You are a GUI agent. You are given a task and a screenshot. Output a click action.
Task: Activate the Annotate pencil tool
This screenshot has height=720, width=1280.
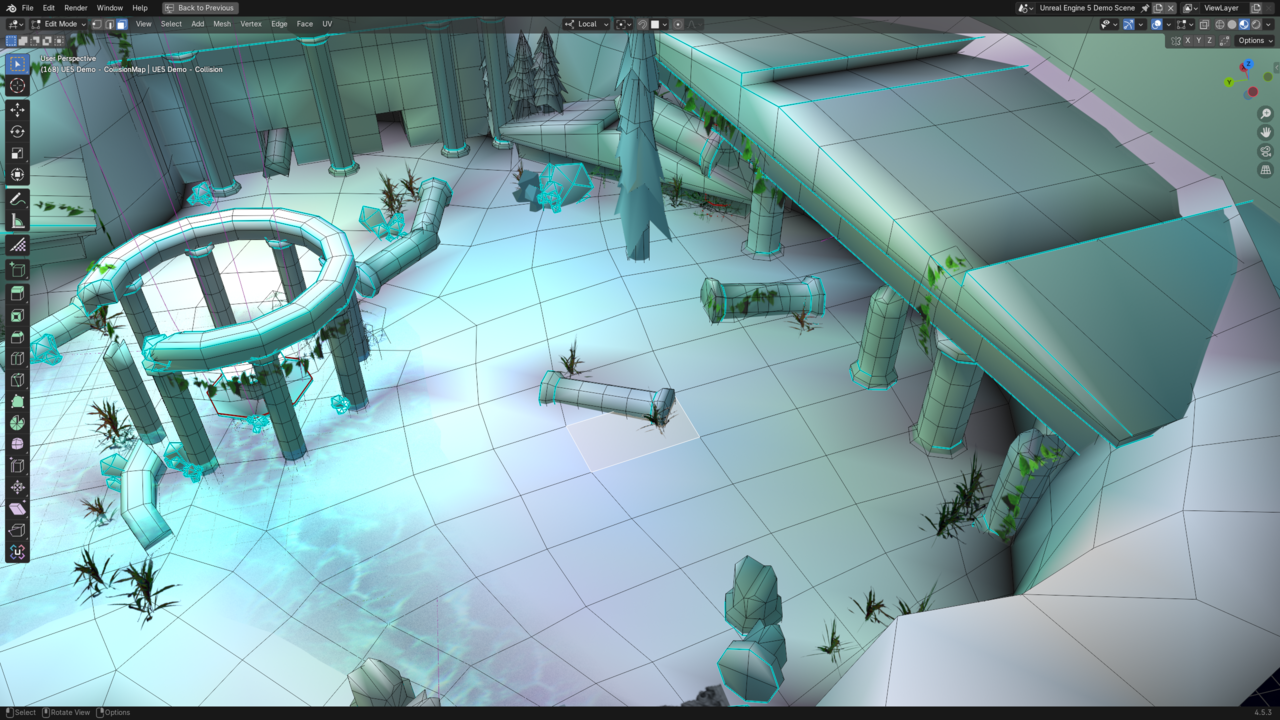pyautogui.click(x=17, y=199)
